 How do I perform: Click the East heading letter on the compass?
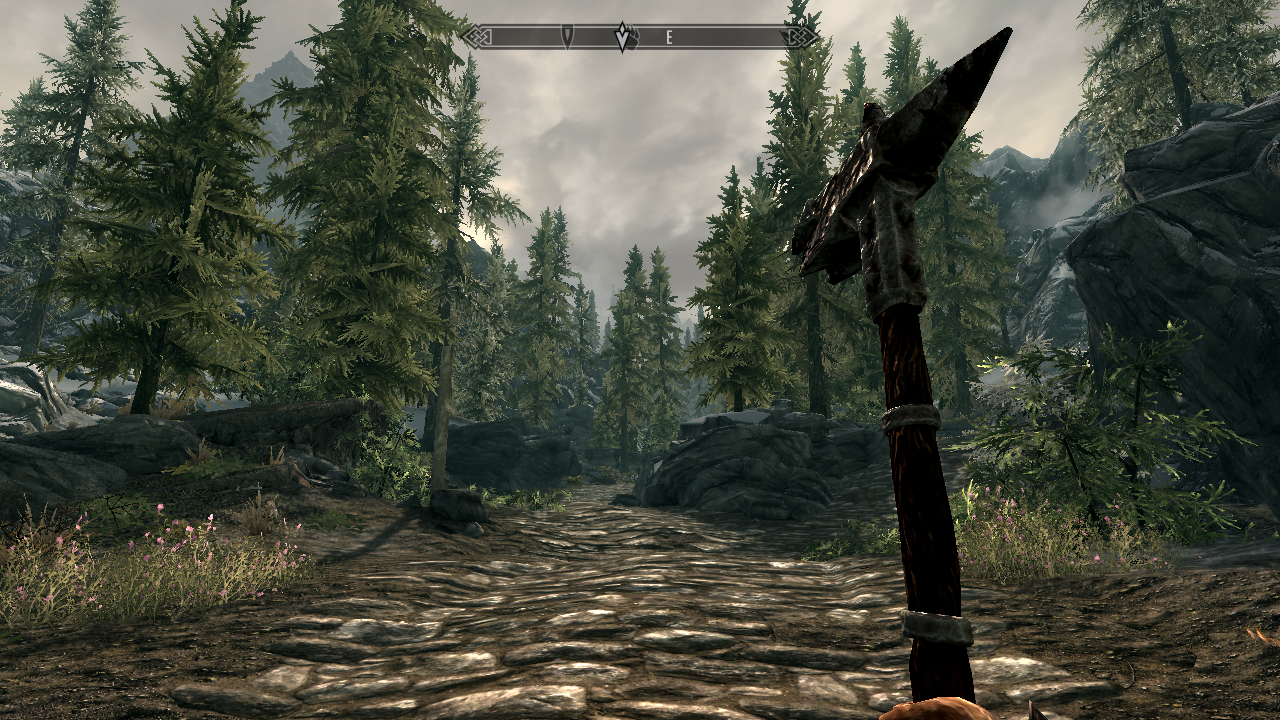(669, 37)
